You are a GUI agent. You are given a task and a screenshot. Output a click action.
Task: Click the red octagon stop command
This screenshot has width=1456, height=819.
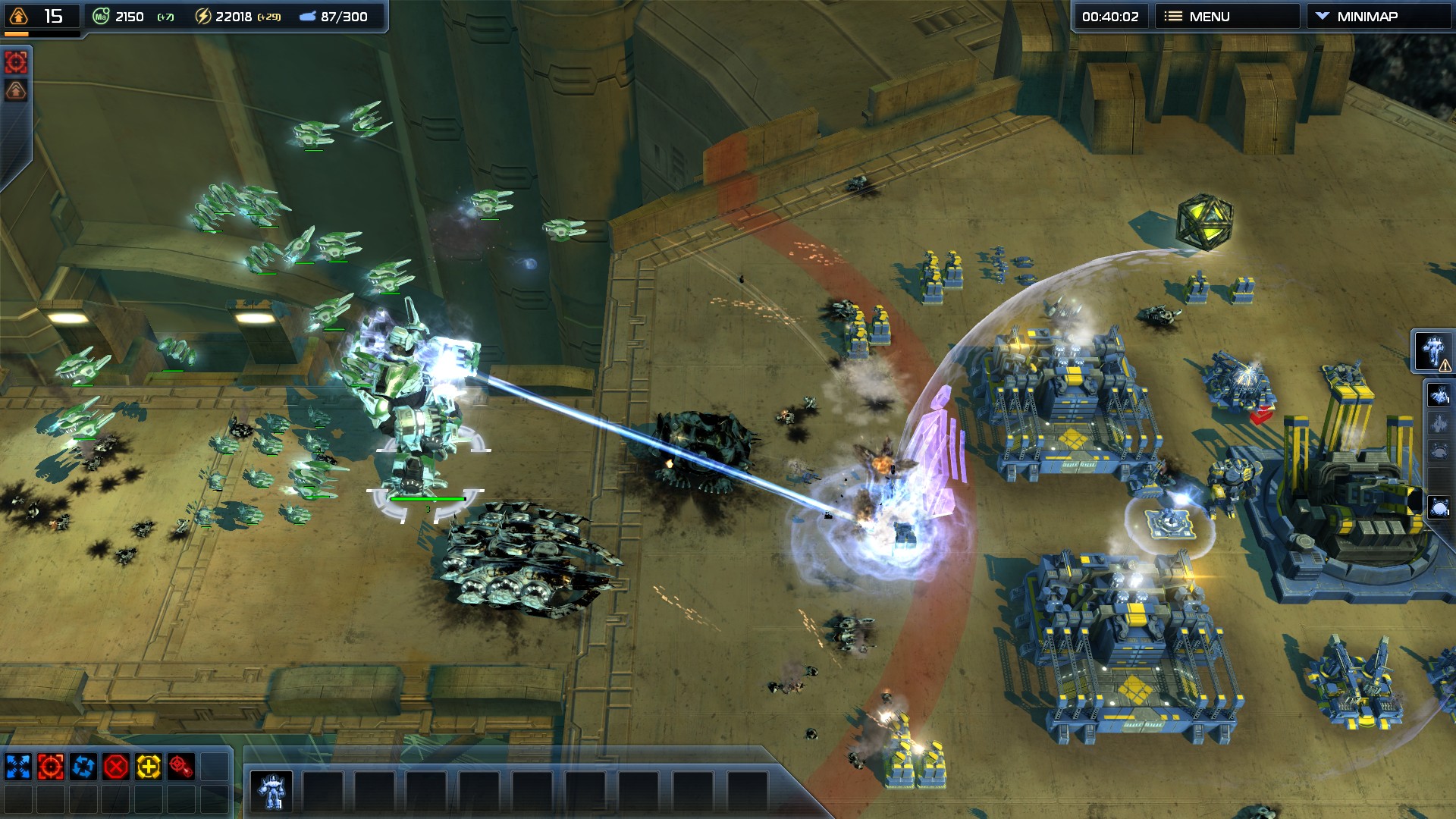coord(116,767)
